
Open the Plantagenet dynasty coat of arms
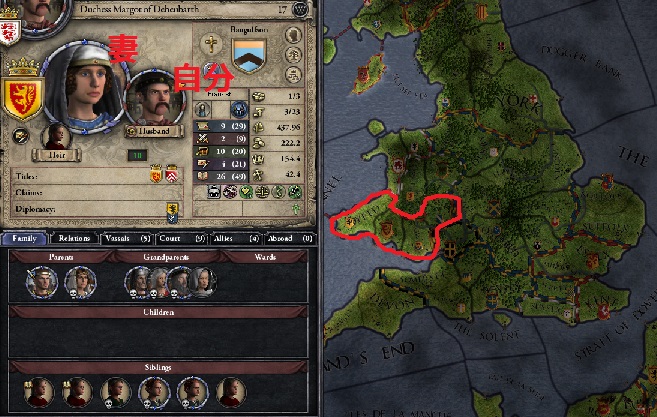pyautogui.click(x=251, y=57)
